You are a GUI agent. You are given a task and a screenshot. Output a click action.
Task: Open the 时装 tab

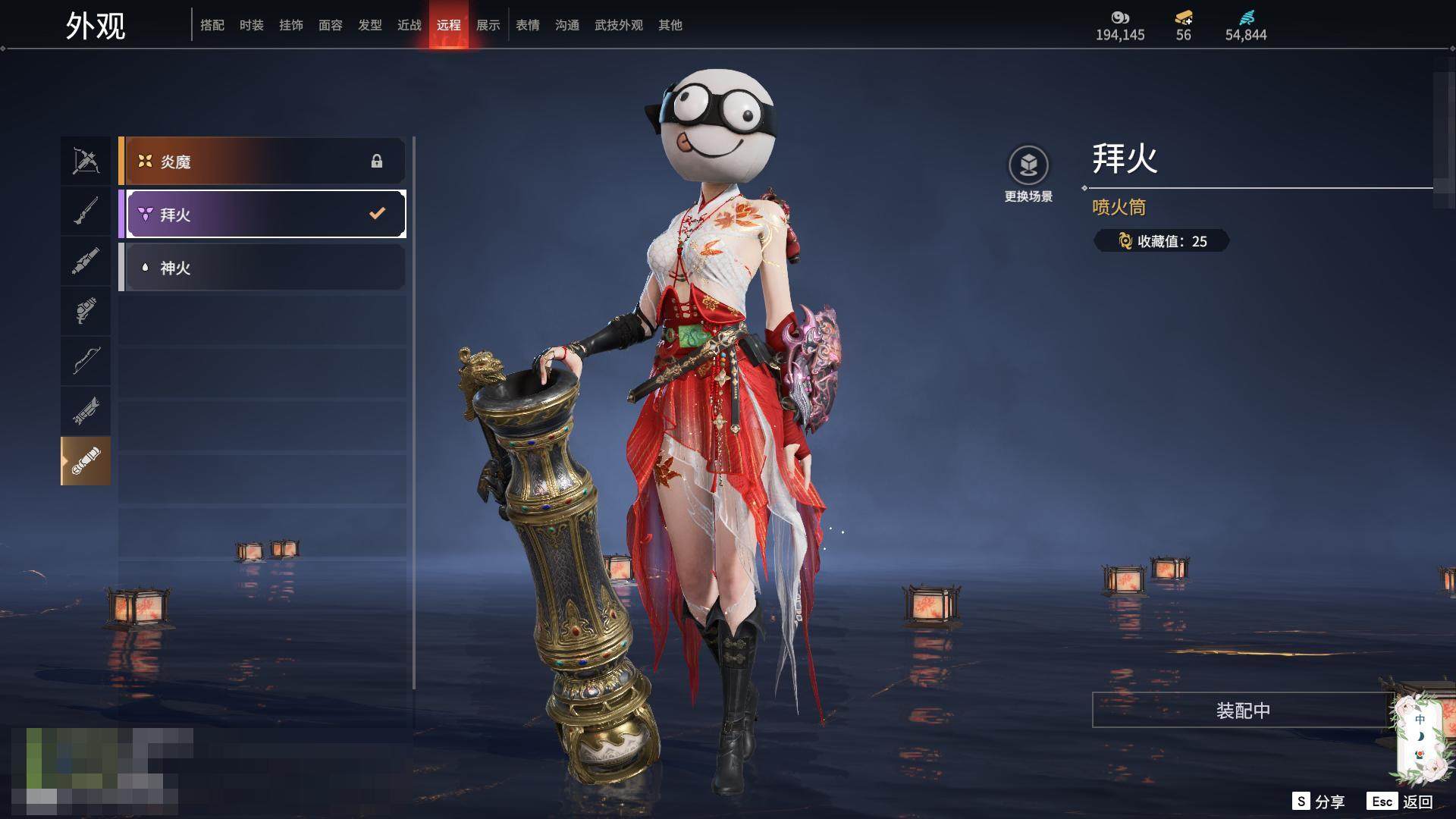pyautogui.click(x=252, y=26)
